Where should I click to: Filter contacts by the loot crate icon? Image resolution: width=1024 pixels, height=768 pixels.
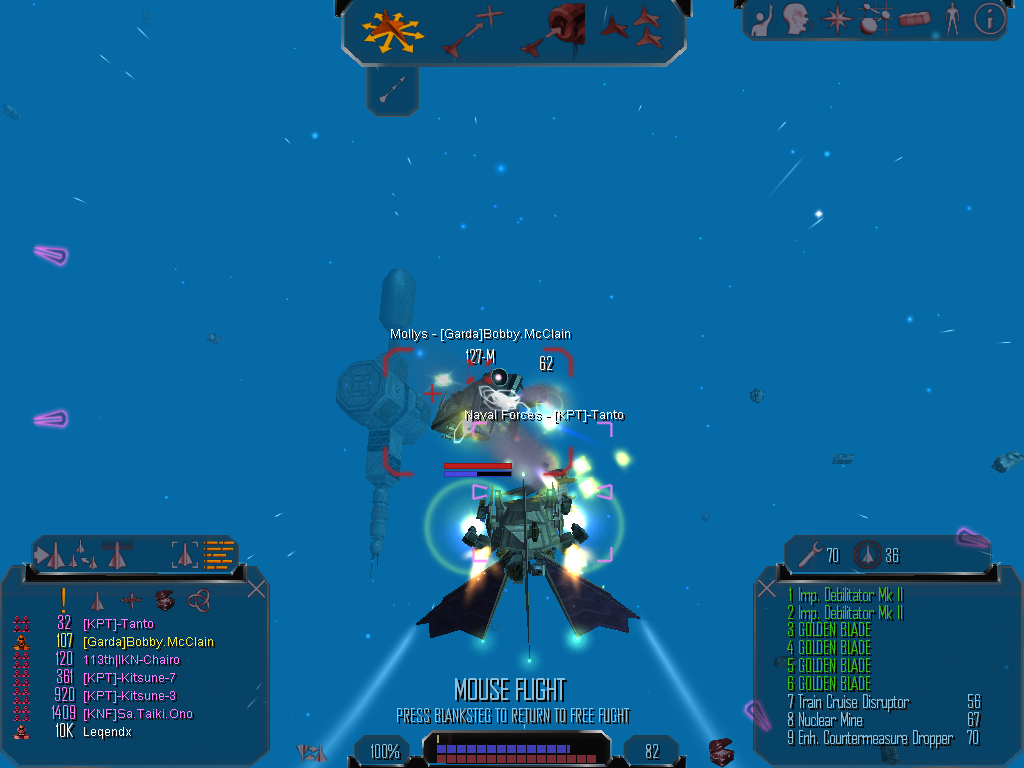point(165,600)
